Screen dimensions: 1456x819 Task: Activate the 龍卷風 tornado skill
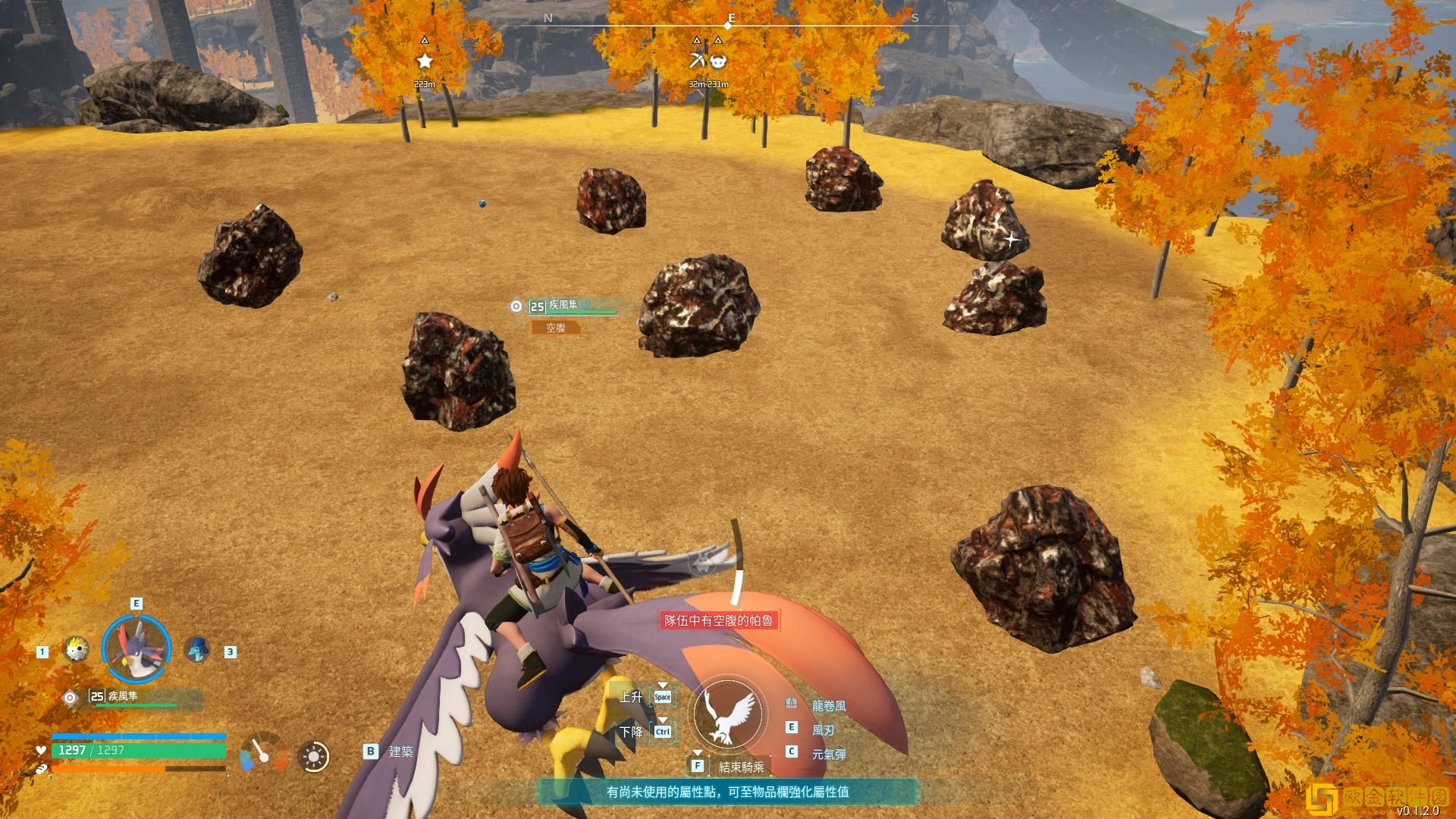click(x=828, y=706)
